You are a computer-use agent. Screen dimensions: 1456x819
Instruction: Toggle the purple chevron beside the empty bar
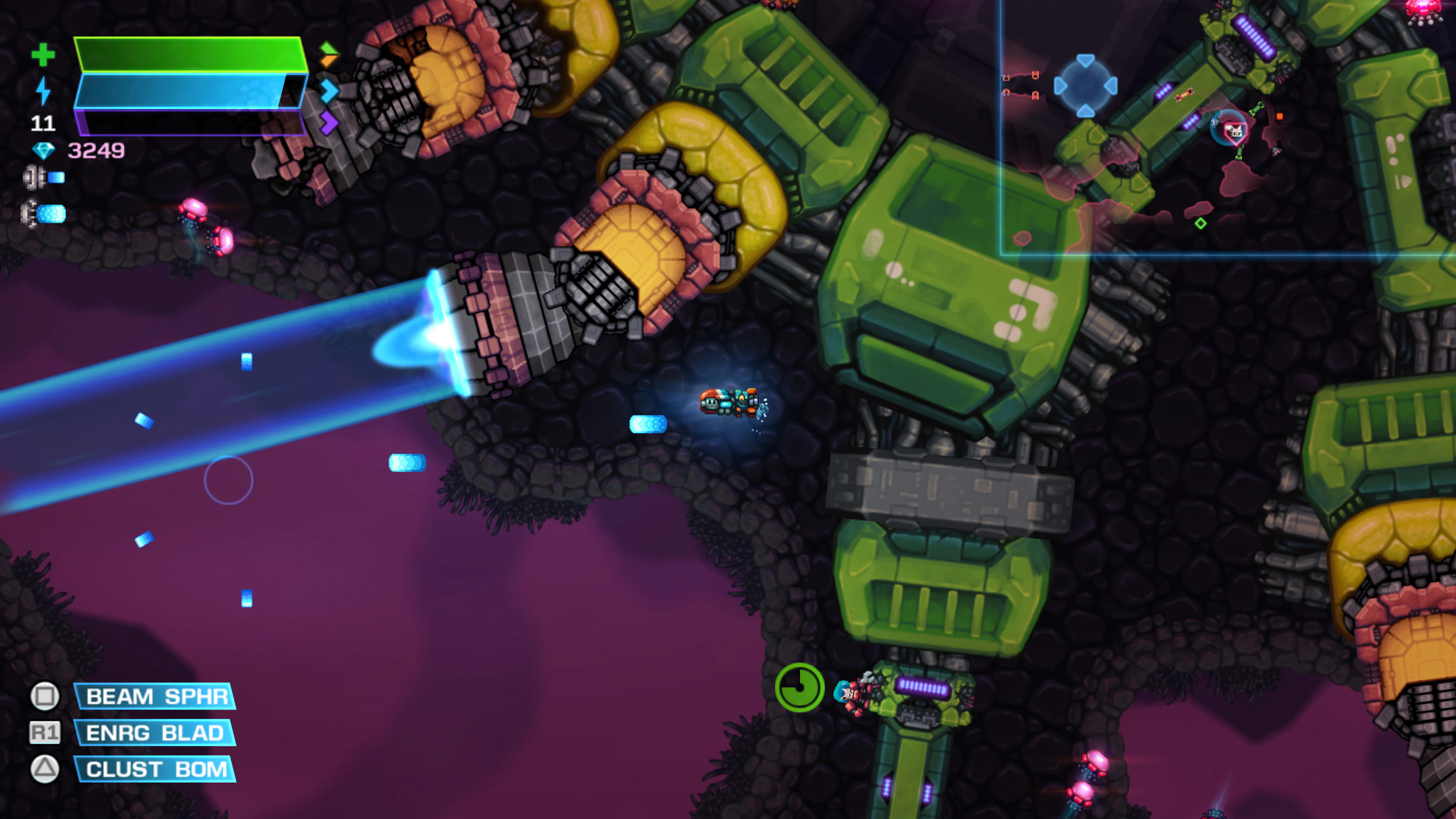328,121
